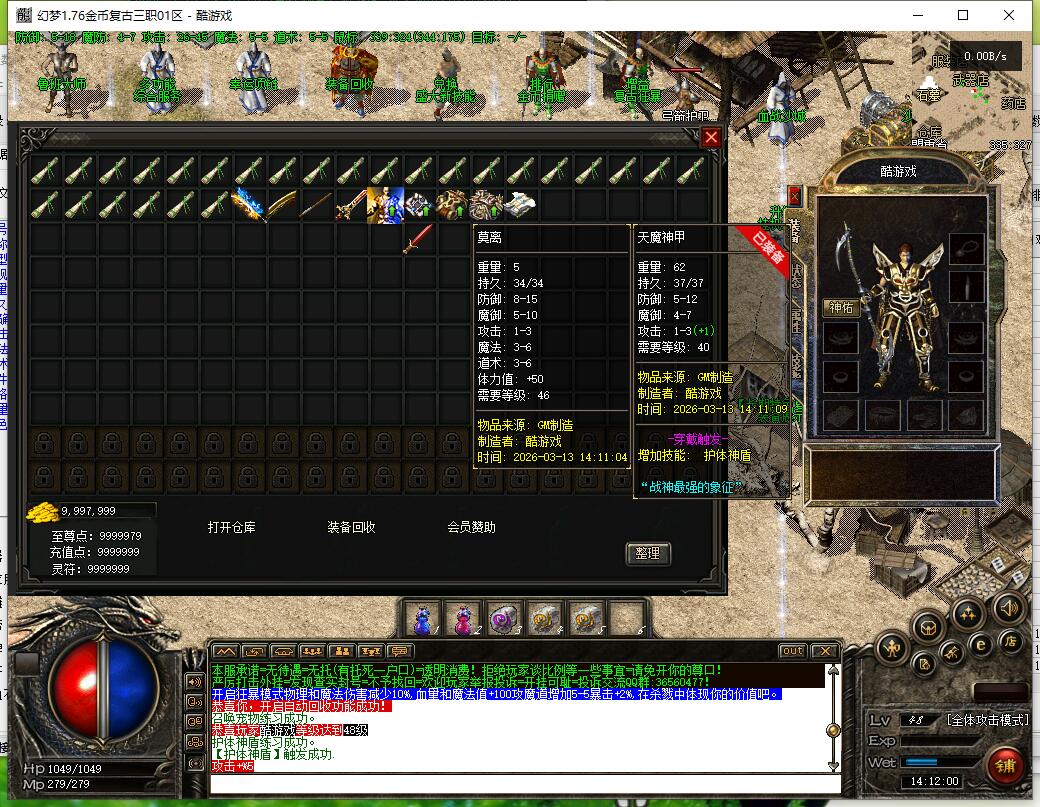Click the round 店 store icon
This screenshot has height=807, width=1040.
[1012, 641]
